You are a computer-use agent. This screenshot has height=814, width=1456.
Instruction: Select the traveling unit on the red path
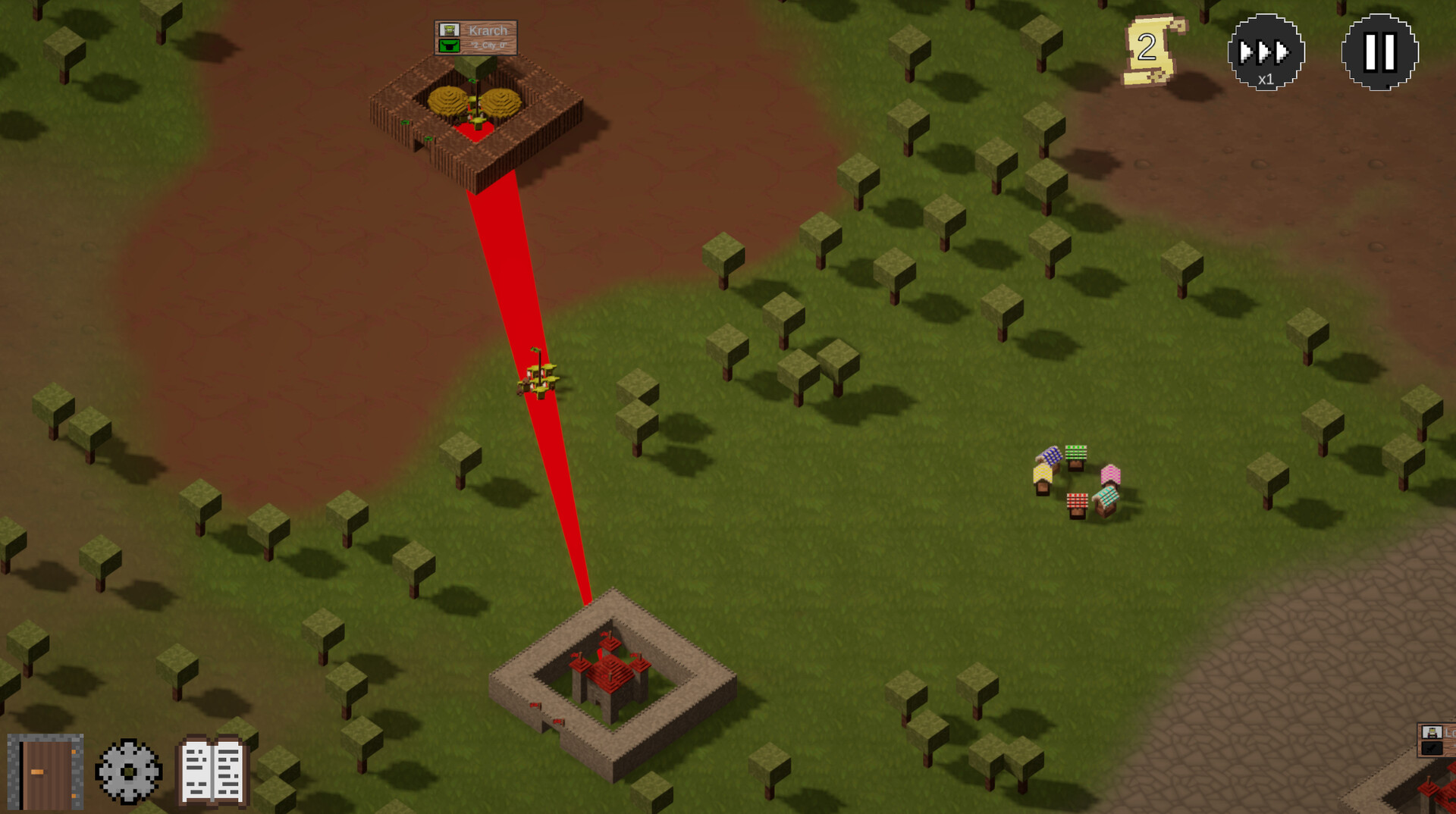click(x=538, y=377)
